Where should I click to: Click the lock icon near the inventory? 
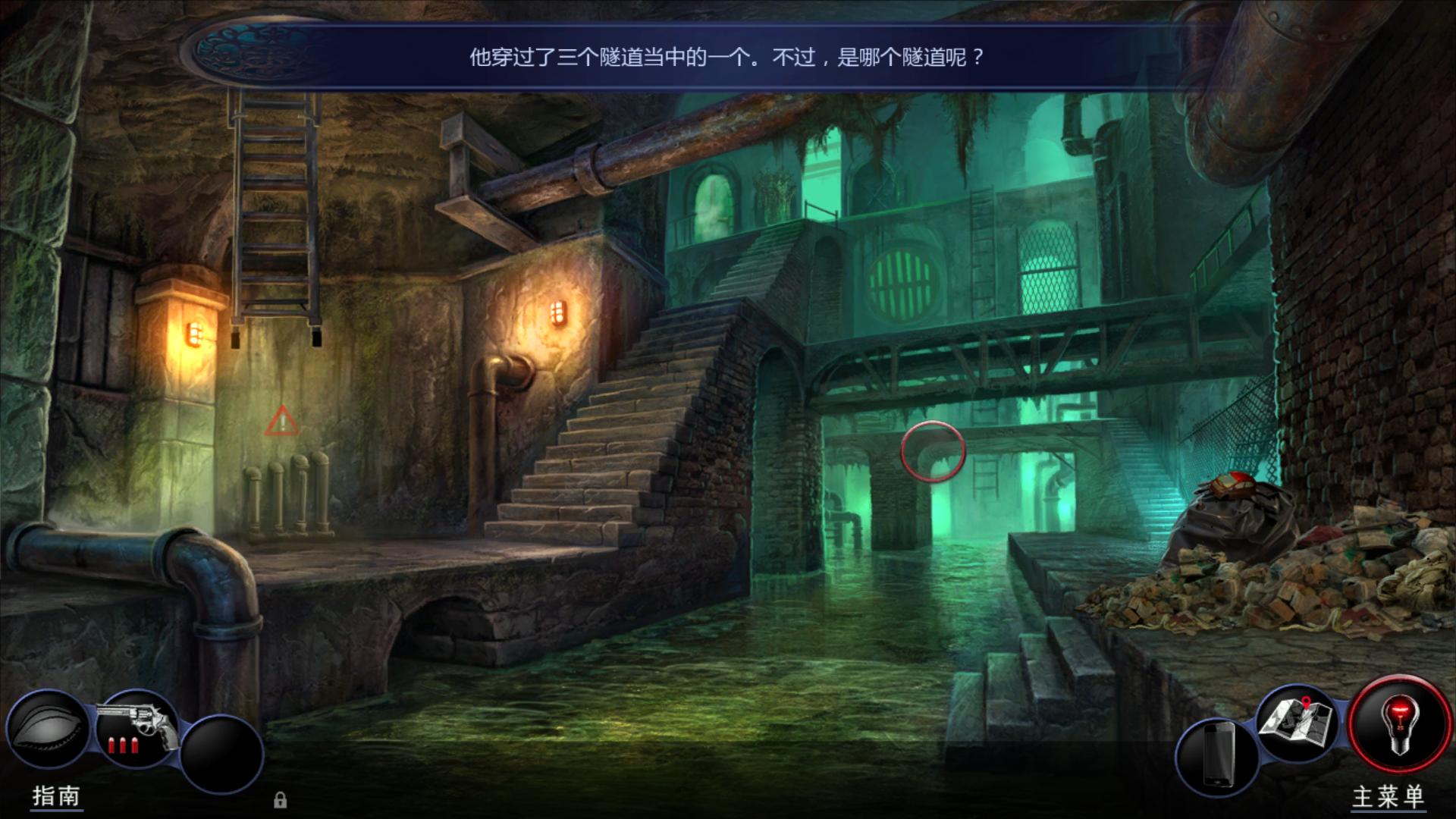pyautogui.click(x=281, y=800)
